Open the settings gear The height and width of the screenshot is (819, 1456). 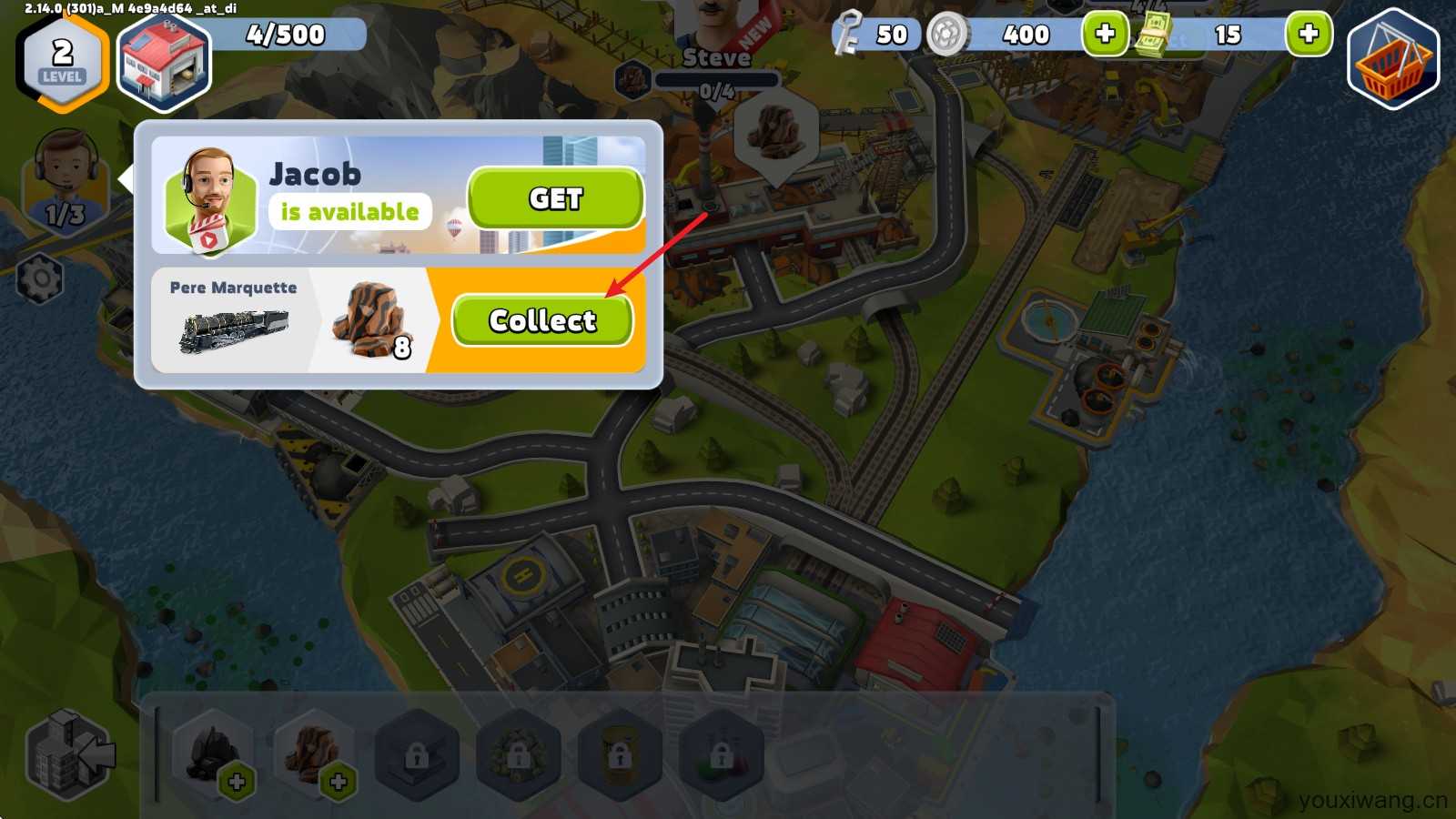click(41, 278)
